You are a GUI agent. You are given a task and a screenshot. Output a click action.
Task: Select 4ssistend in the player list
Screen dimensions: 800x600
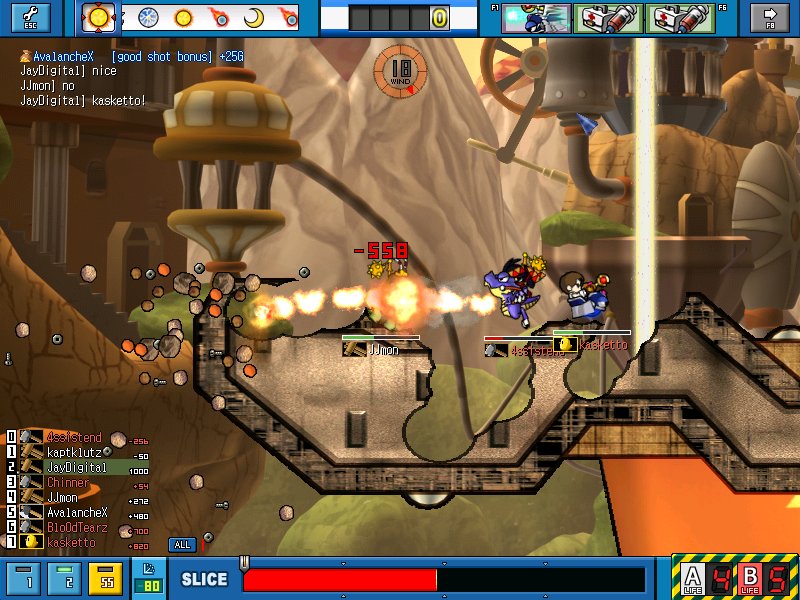73,438
